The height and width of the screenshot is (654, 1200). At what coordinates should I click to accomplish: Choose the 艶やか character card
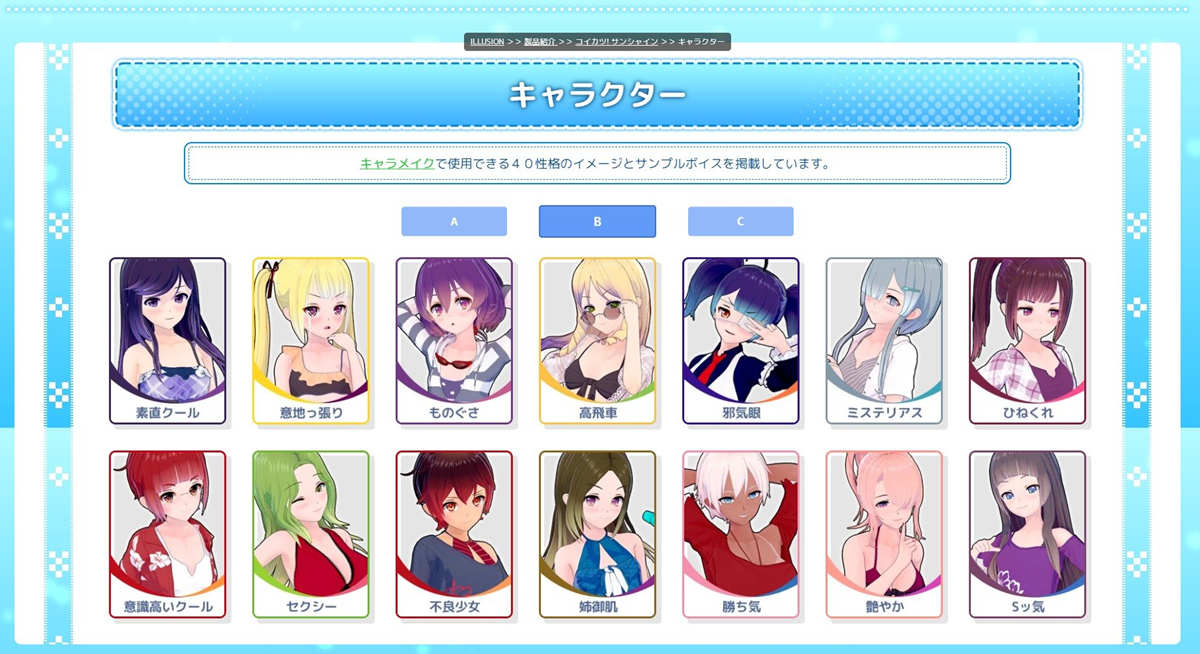click(884, 533)
